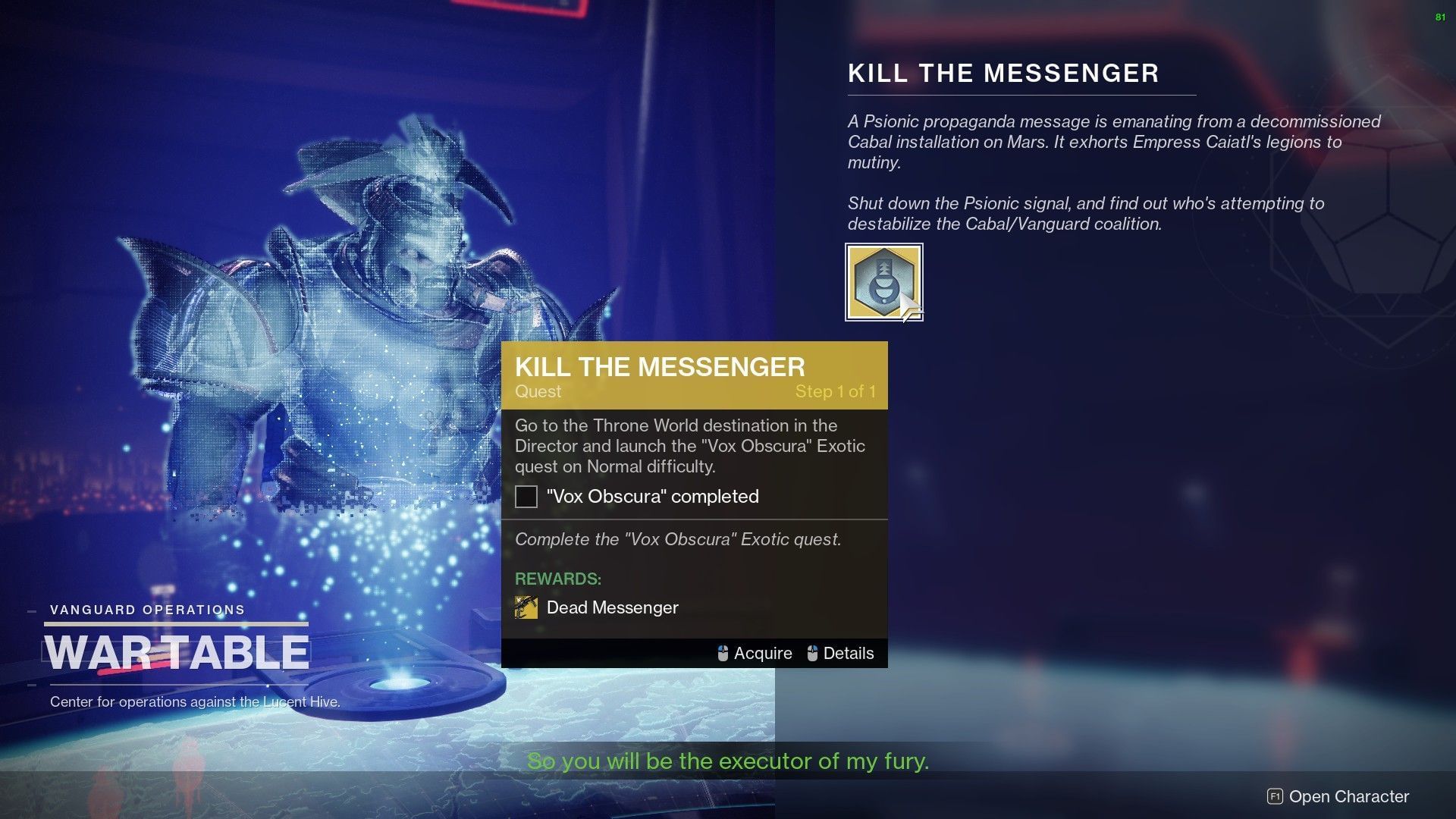Check the Vox Obscura completed checkbox
Screen dimensions: 1456x819
pos(526,497)
